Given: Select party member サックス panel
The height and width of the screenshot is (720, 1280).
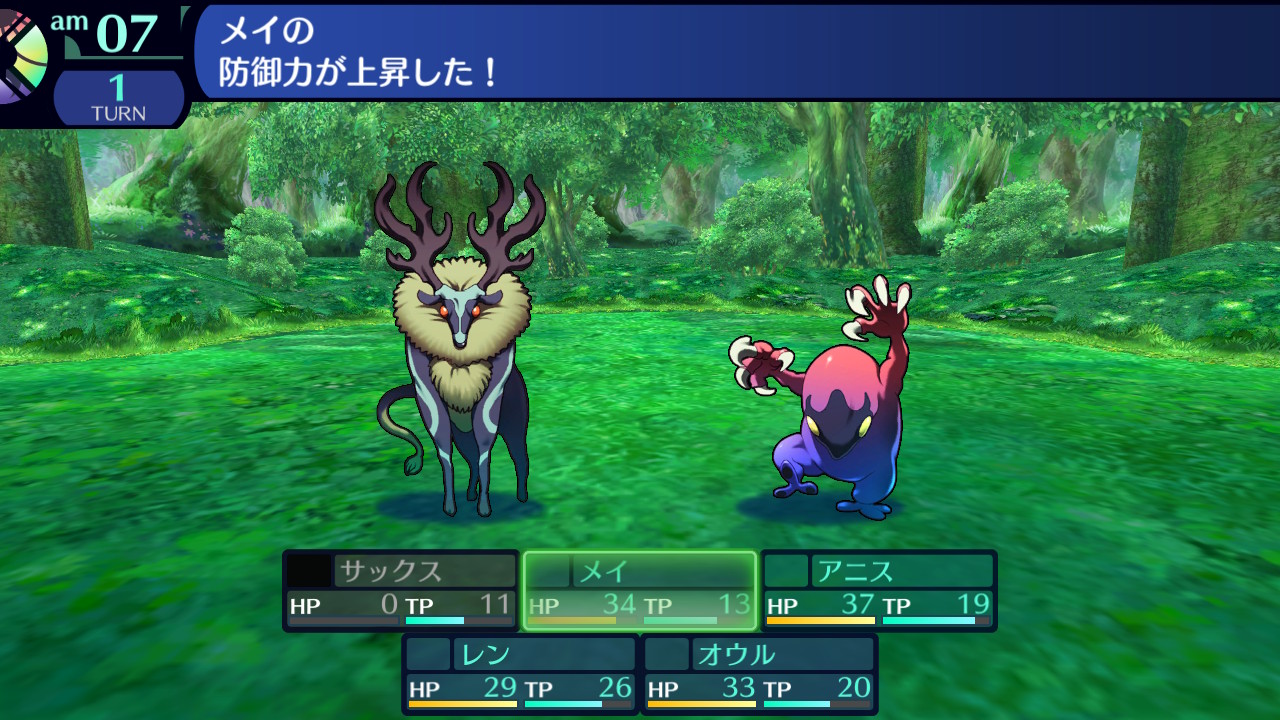Looking at the screenshot, I should (x=400, y=590).
